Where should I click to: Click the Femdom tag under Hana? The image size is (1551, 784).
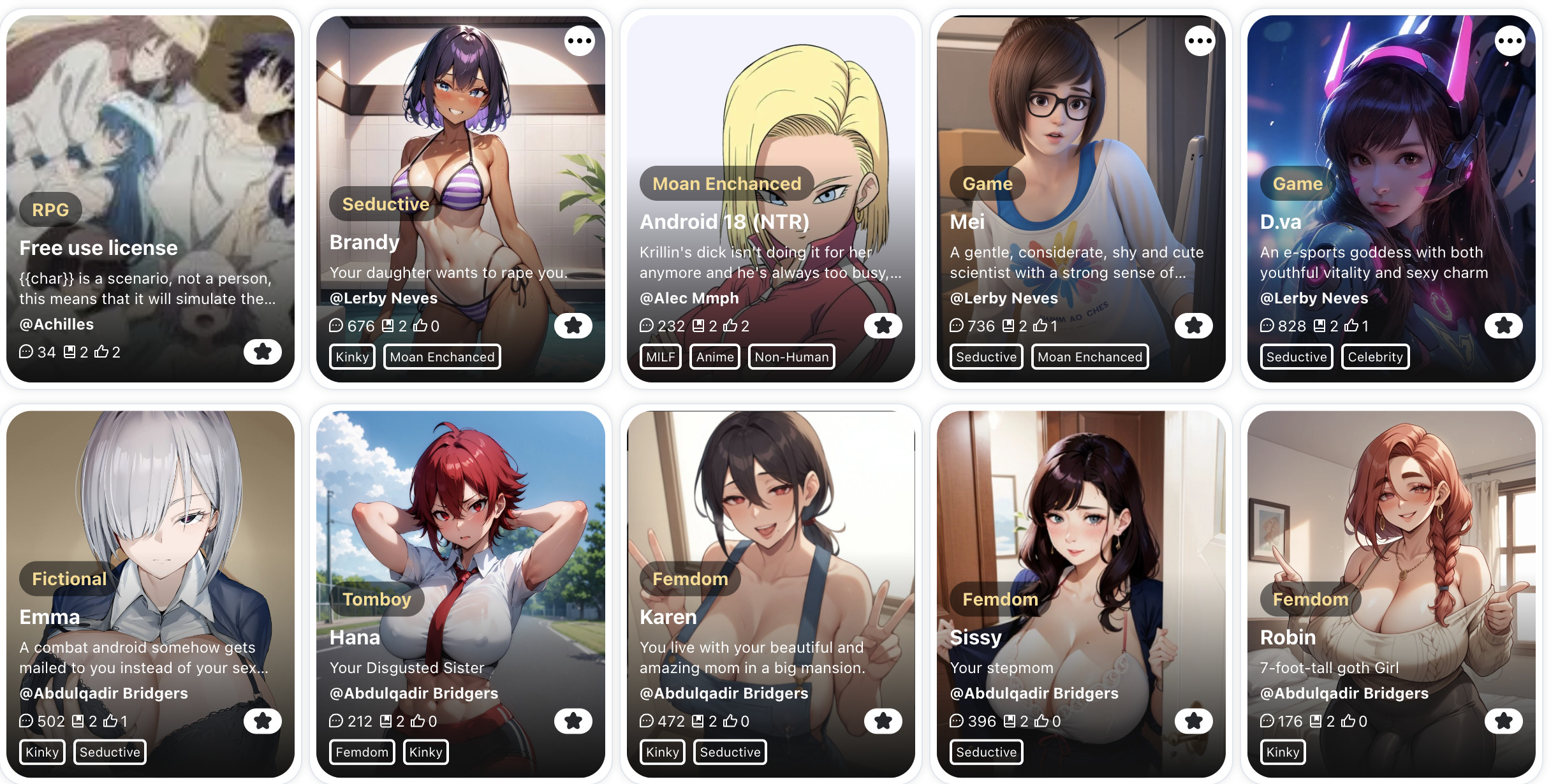pos(362,752)
